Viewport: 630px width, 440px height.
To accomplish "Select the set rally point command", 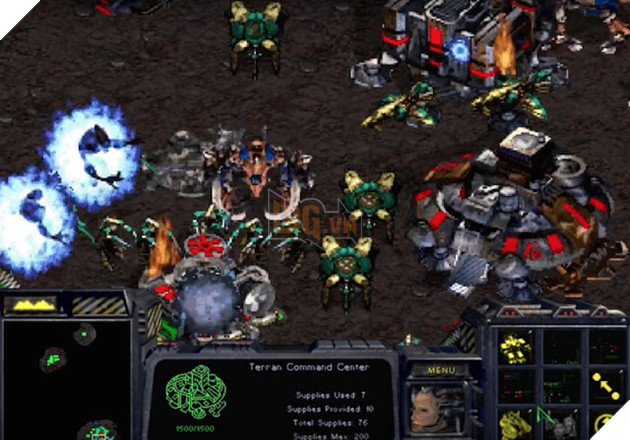I will click(x=603, y=385).
